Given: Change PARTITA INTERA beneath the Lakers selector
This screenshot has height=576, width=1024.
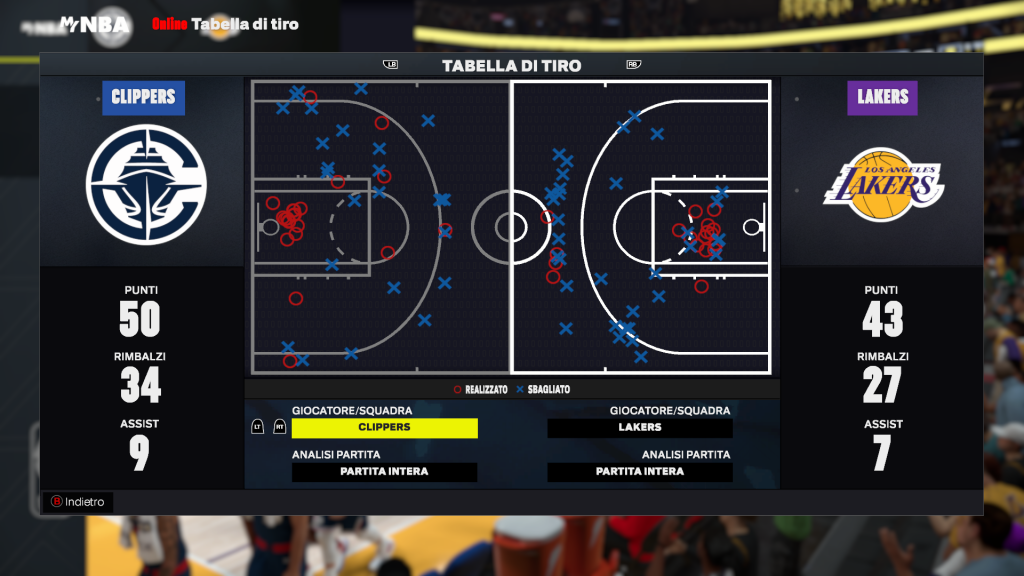Looking at the screenshot, I should [x=640, y=471].
